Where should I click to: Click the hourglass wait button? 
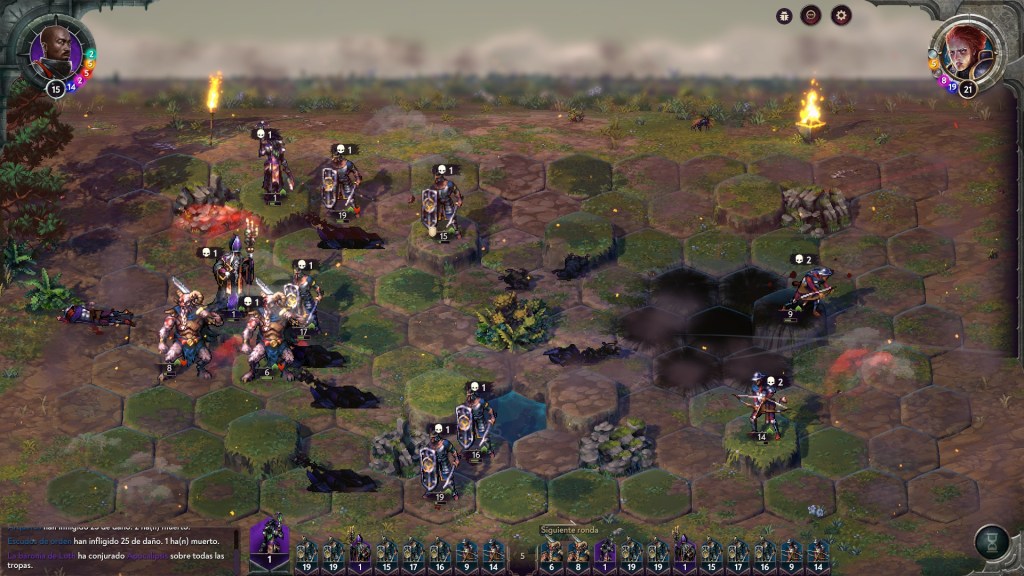tap(990, 542)
